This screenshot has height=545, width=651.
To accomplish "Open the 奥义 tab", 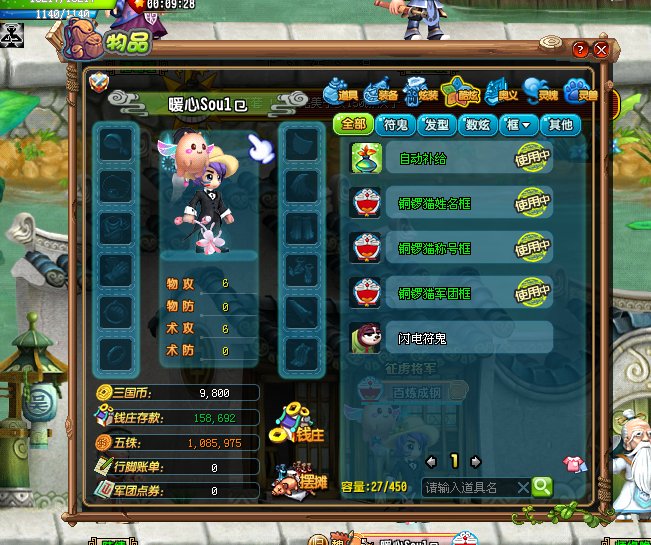I will [501, 92].
